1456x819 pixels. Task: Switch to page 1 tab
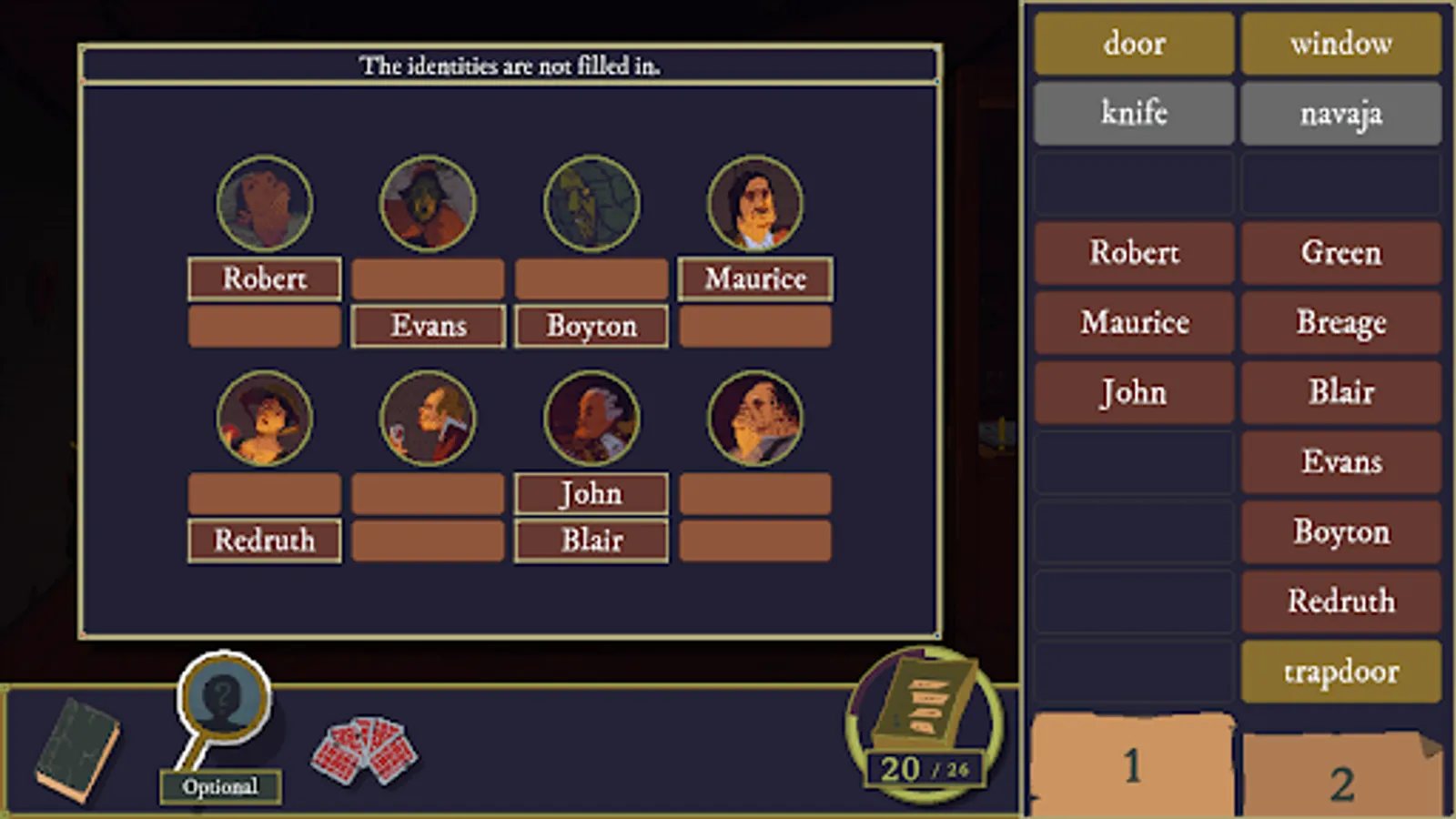[1134, 764]
